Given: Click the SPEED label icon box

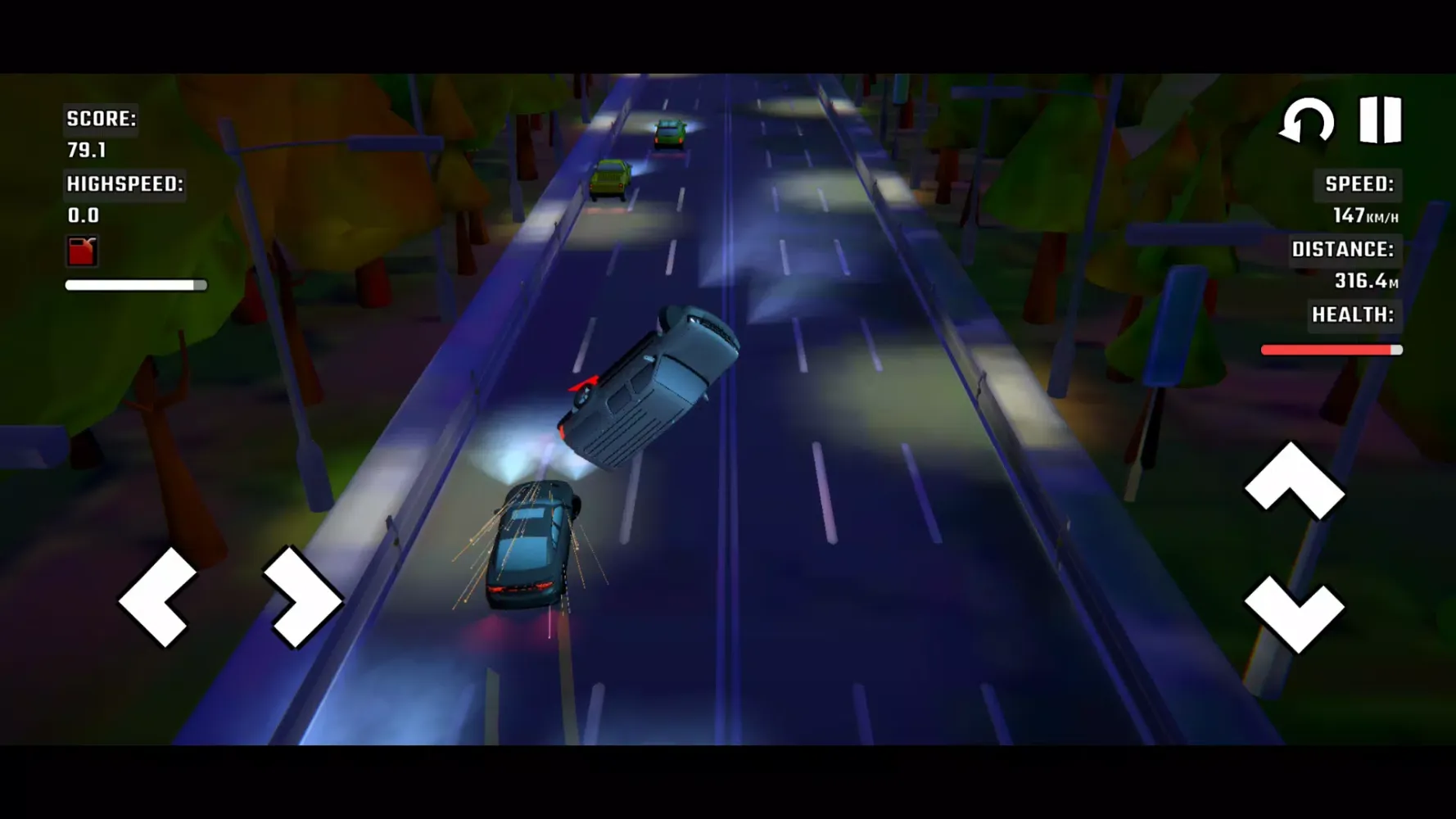Looking at the screenshot, I should (1359, 183).
